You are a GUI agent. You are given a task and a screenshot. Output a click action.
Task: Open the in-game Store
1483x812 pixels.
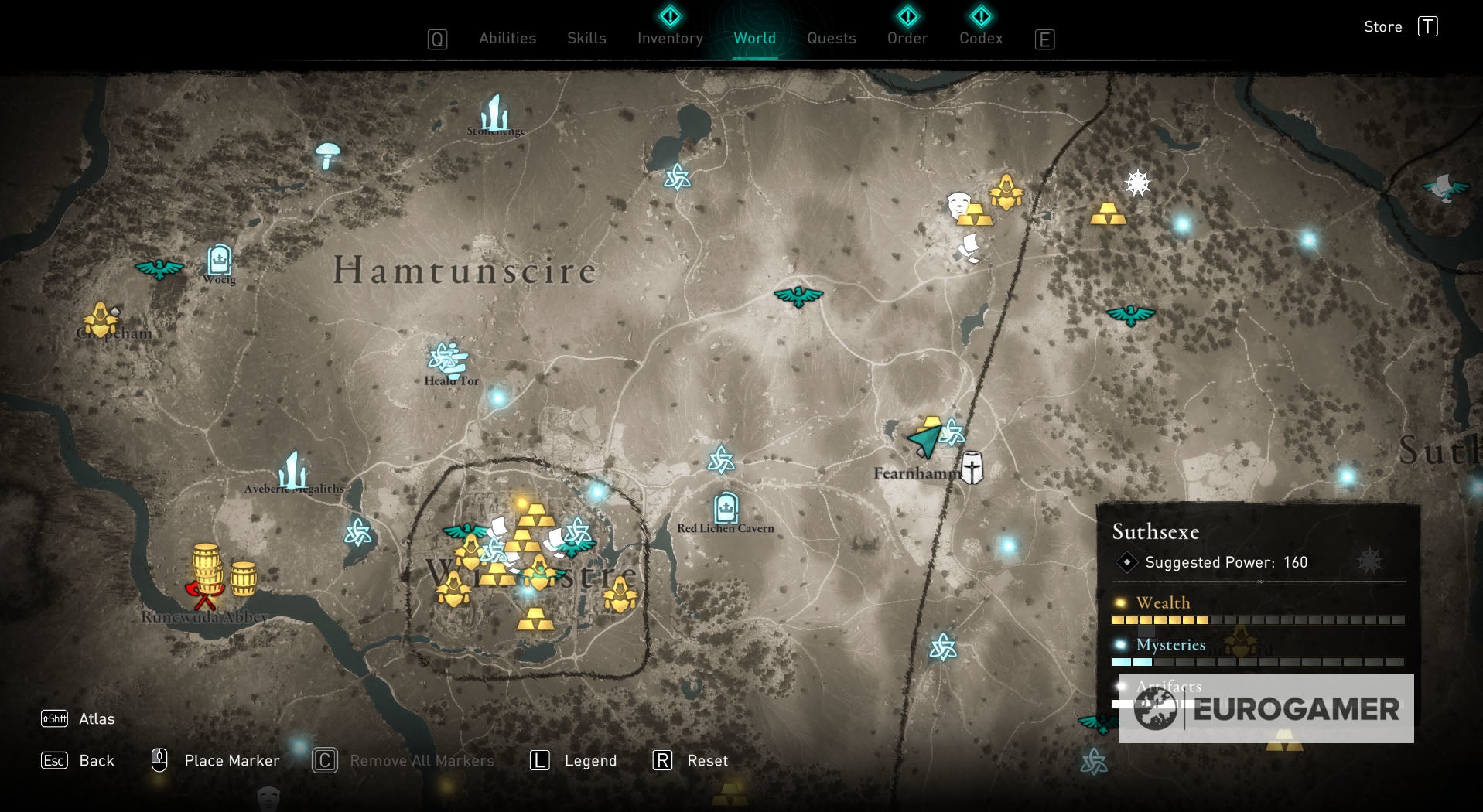[1382, 26]
